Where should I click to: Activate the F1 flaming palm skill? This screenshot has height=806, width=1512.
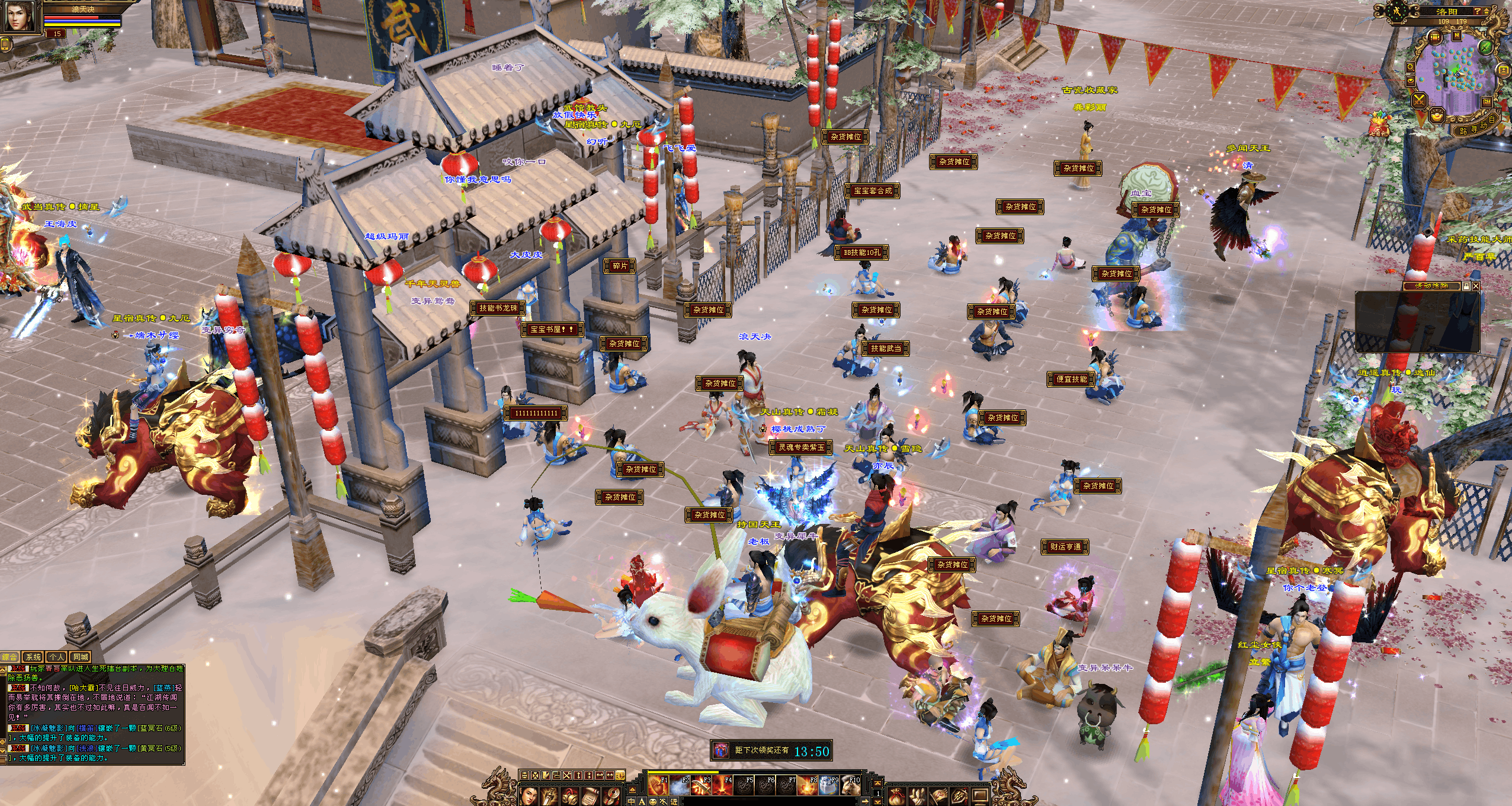(x=656, y=785)
